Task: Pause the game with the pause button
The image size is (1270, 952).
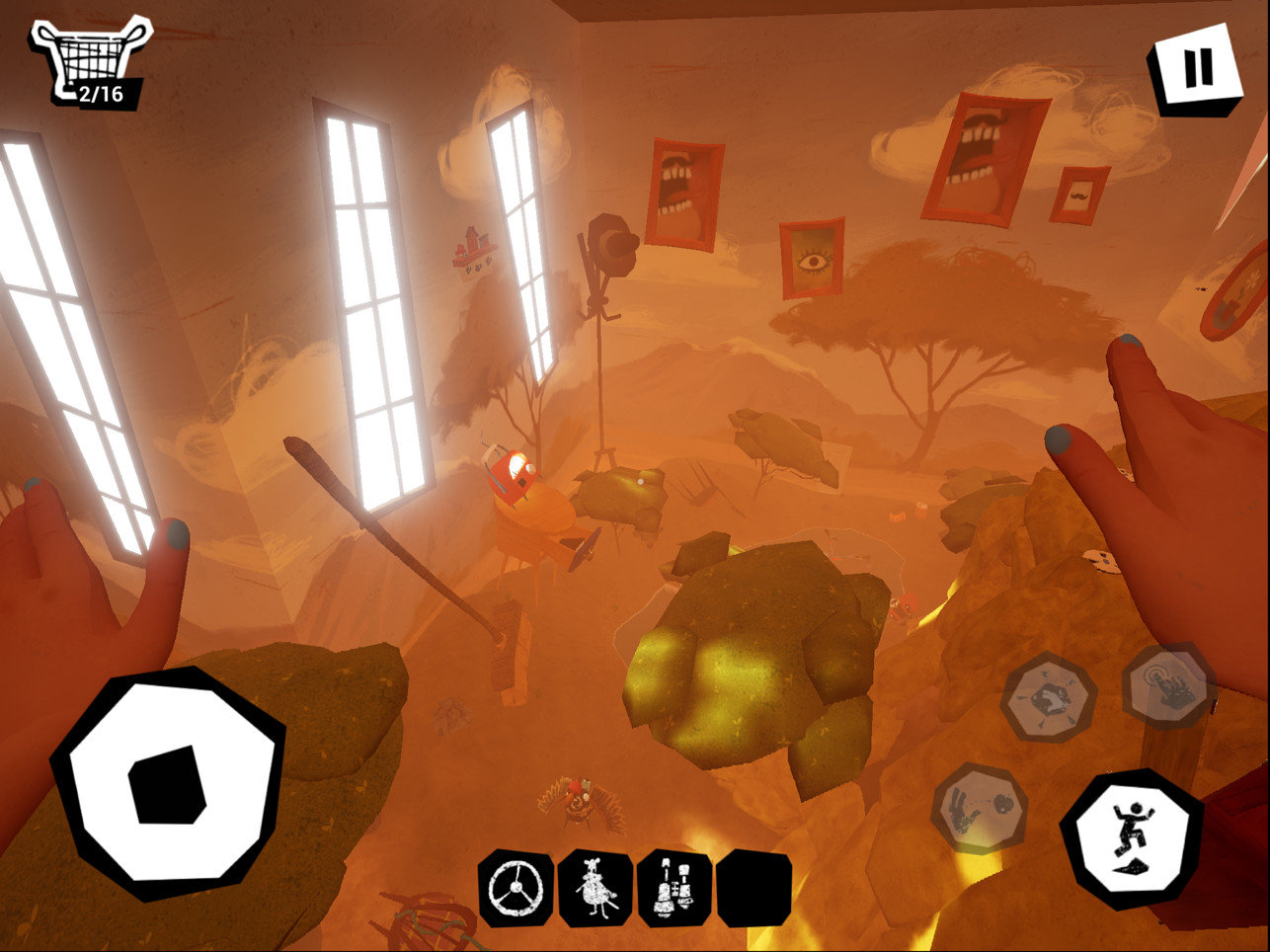Action: 1196,68
